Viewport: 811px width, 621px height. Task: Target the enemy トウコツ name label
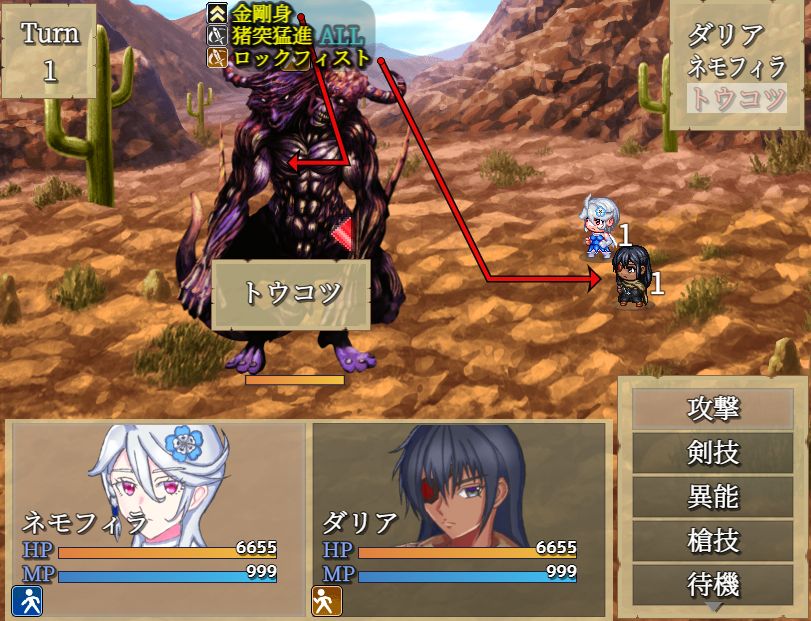[291, 294]
